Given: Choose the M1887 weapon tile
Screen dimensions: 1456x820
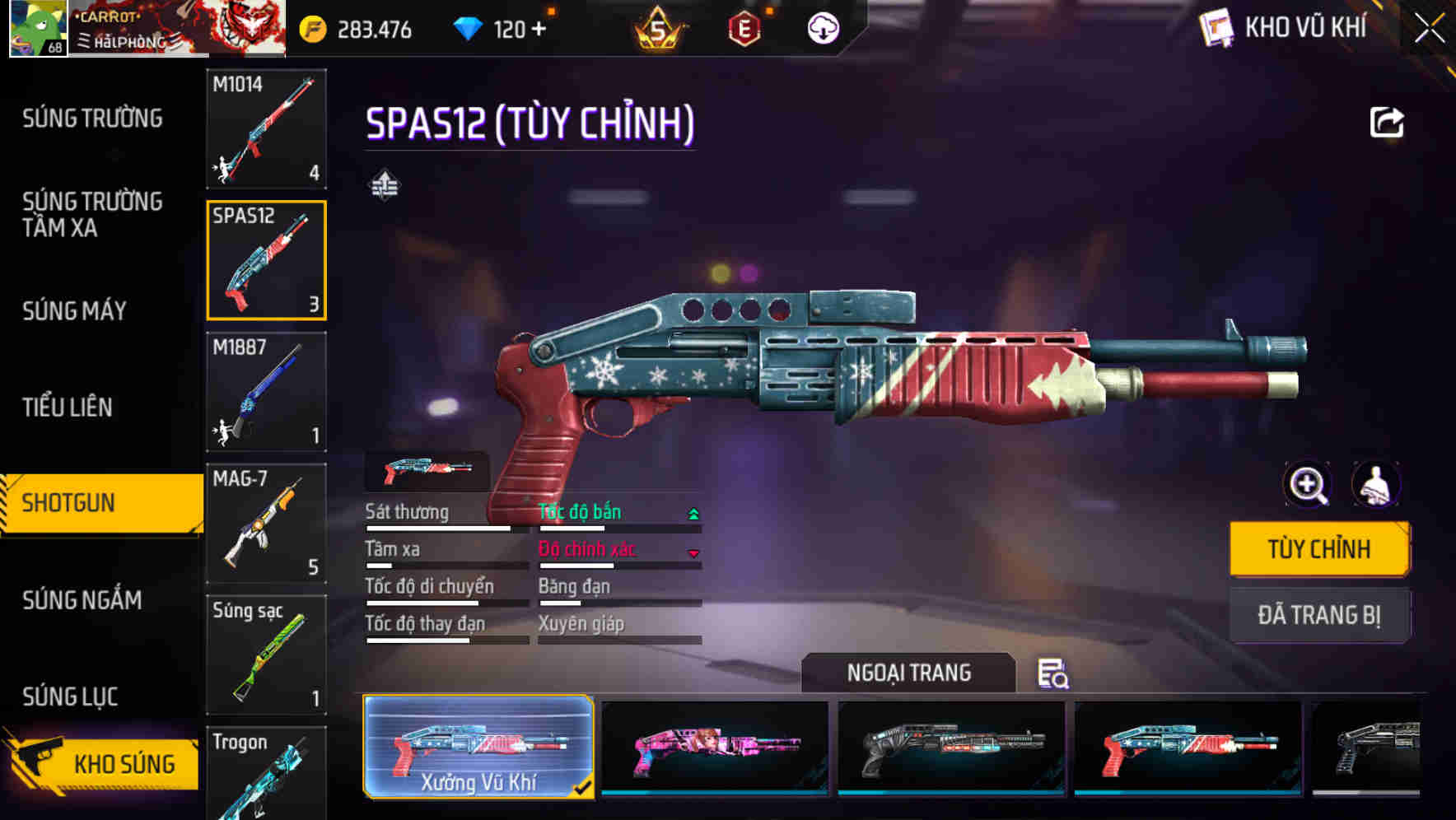Looking at the screenshot, I should [x=266, y=392].
